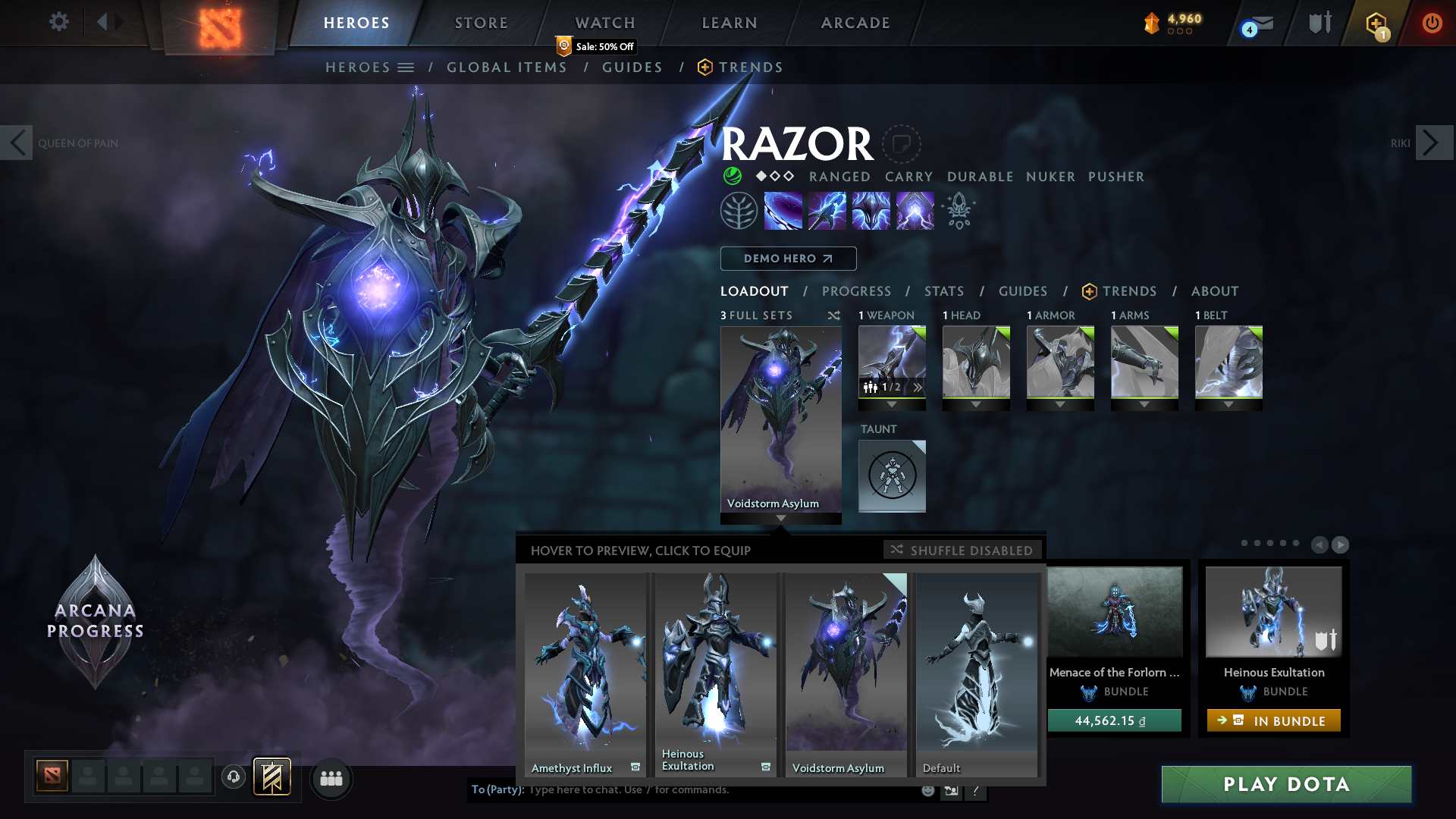Click the DEMO HERO button

tap(788, 259)
